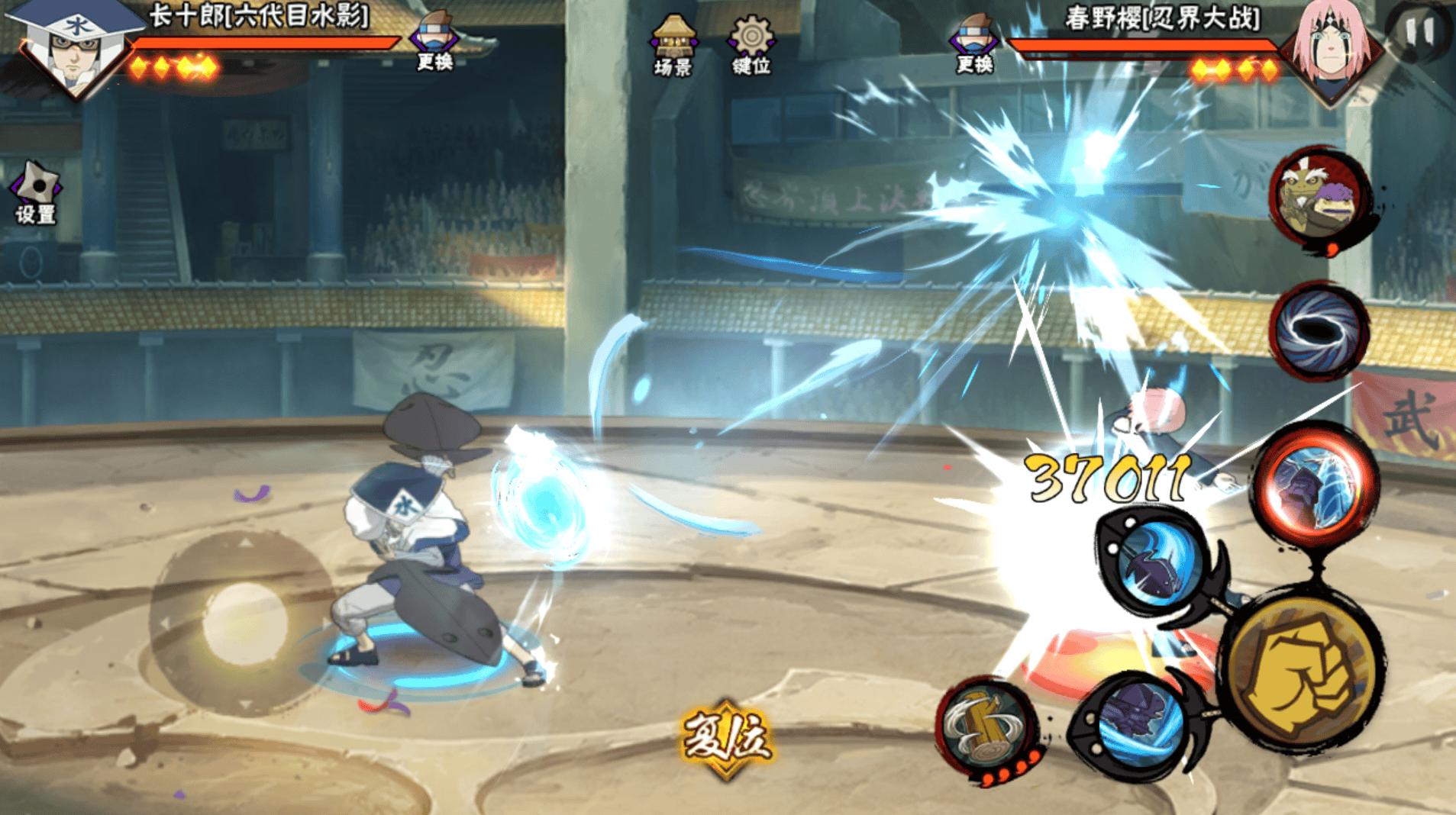Tap the virtual joystick knob
Screen dimensions: 1456x815
244,622
